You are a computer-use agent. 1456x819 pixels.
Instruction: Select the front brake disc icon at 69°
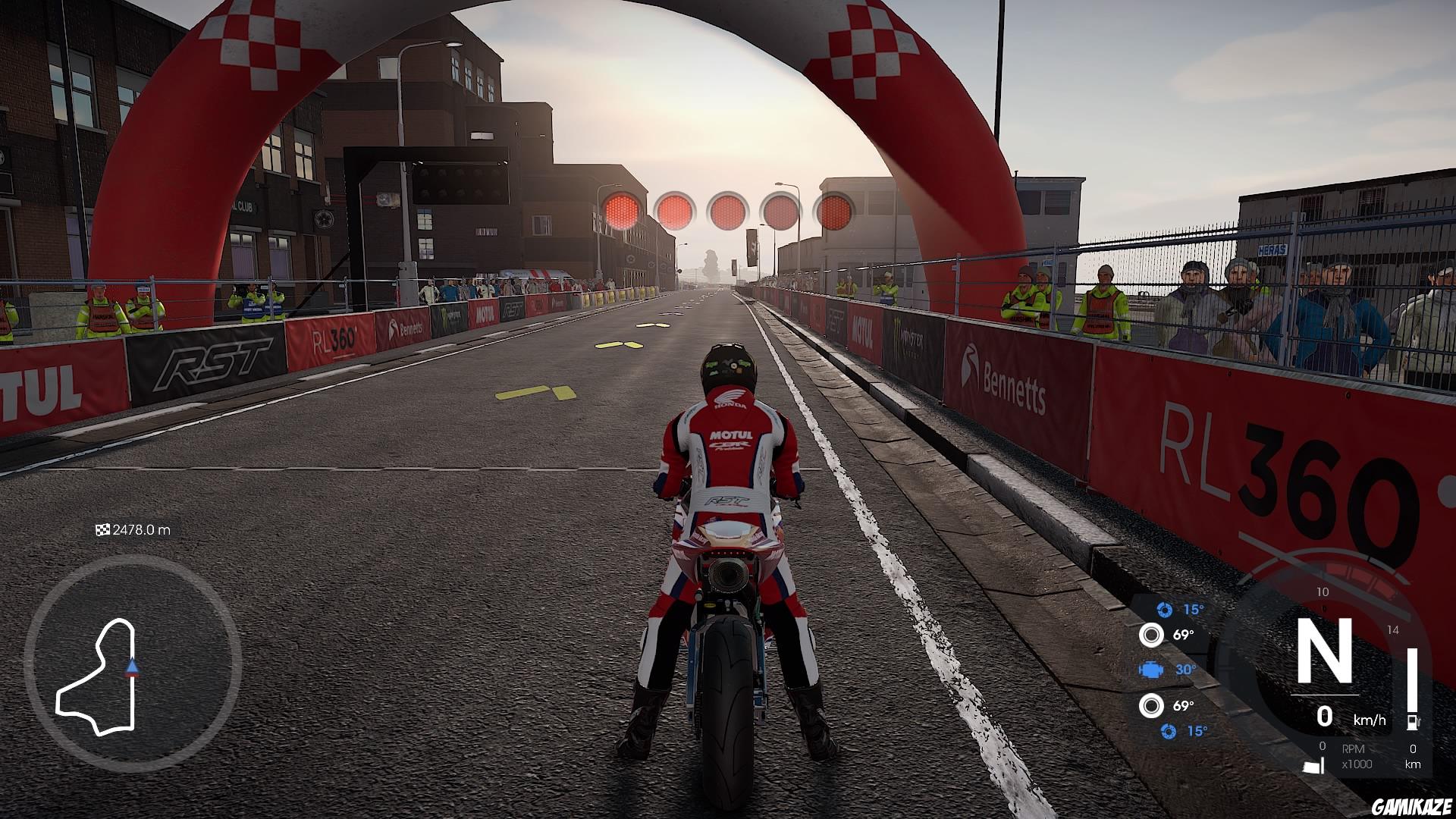click(1151, 634)
